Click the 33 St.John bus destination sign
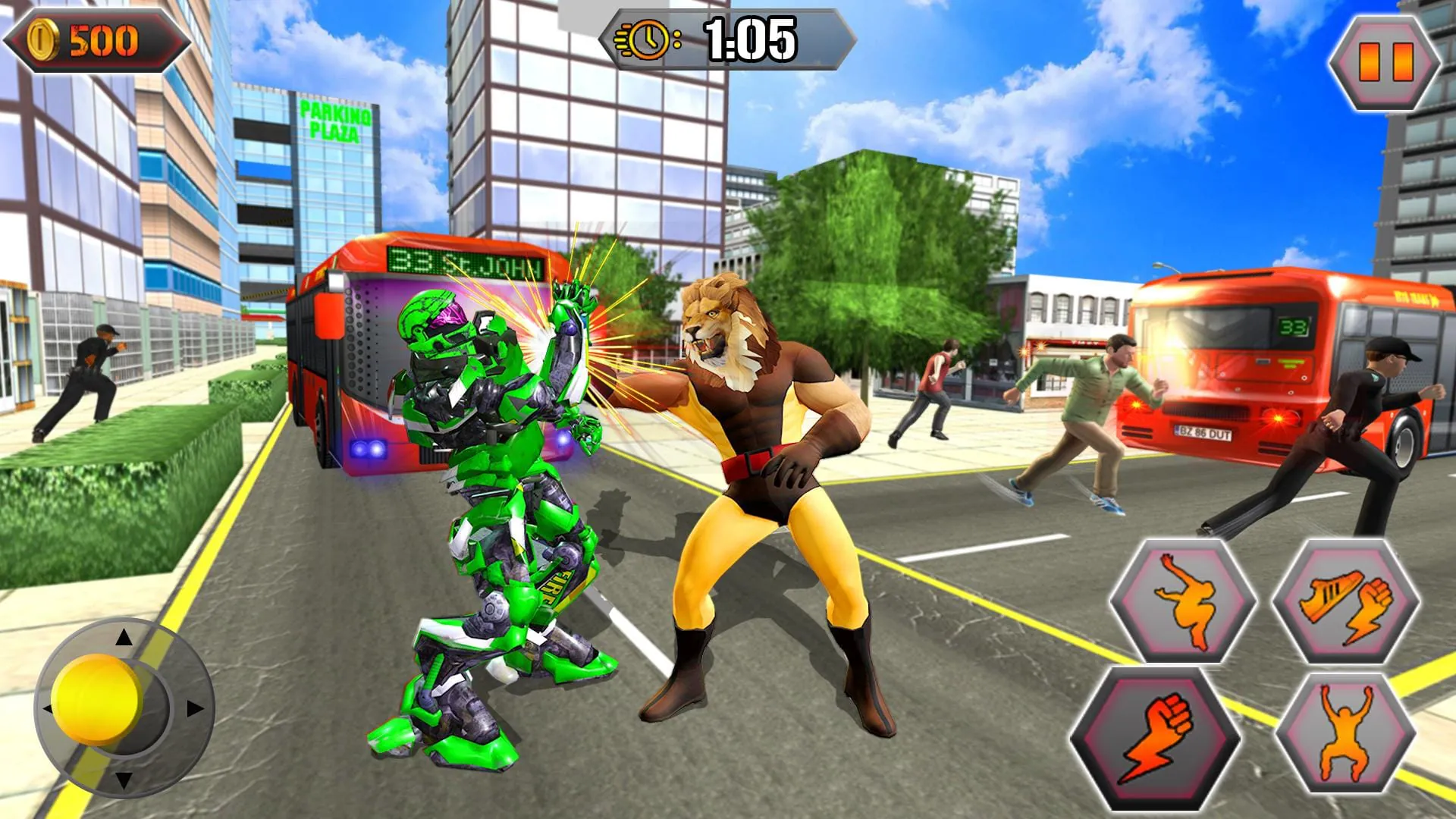Image resolution: width=1456 pixels, height=819 pixels. [466, 262]
